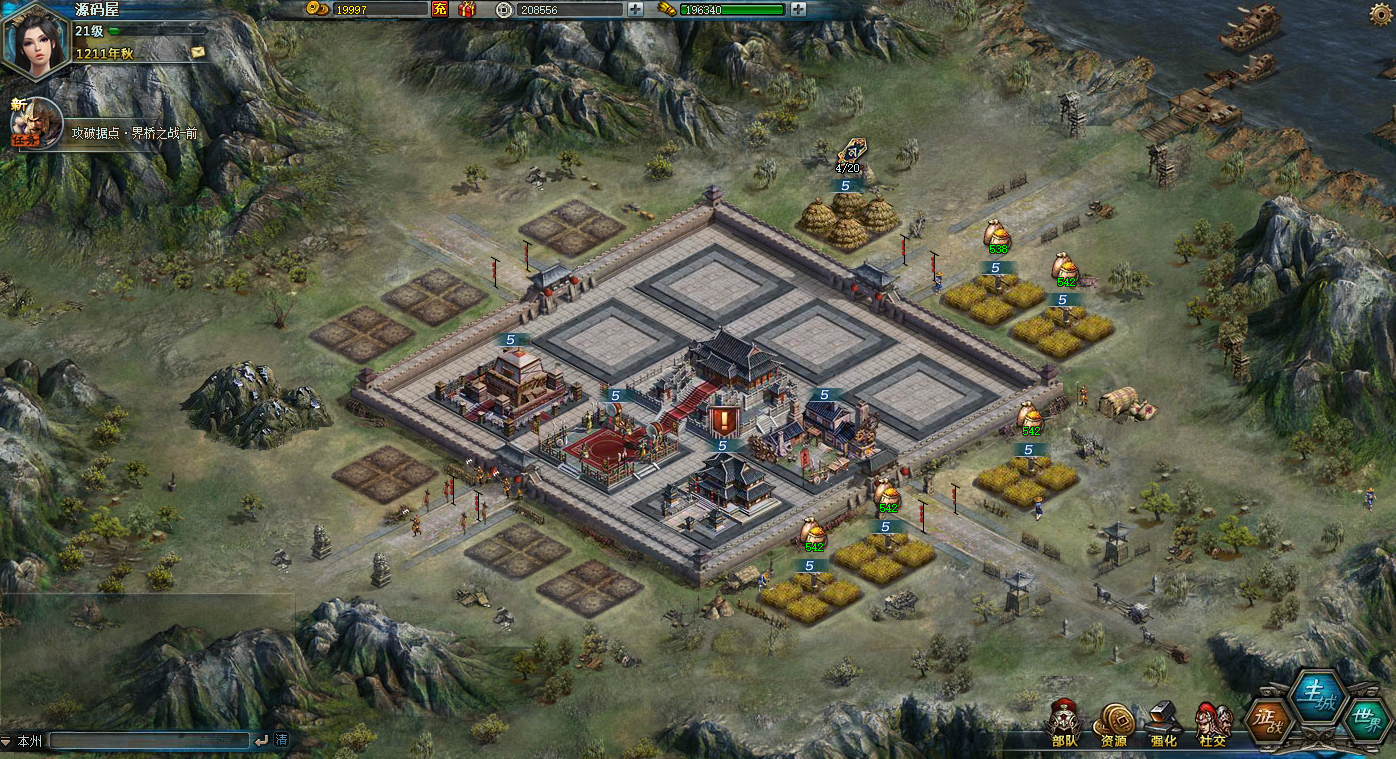Open the 部队 troops menu
The width and height of the screenshot is (1396, 759).
1065,724
